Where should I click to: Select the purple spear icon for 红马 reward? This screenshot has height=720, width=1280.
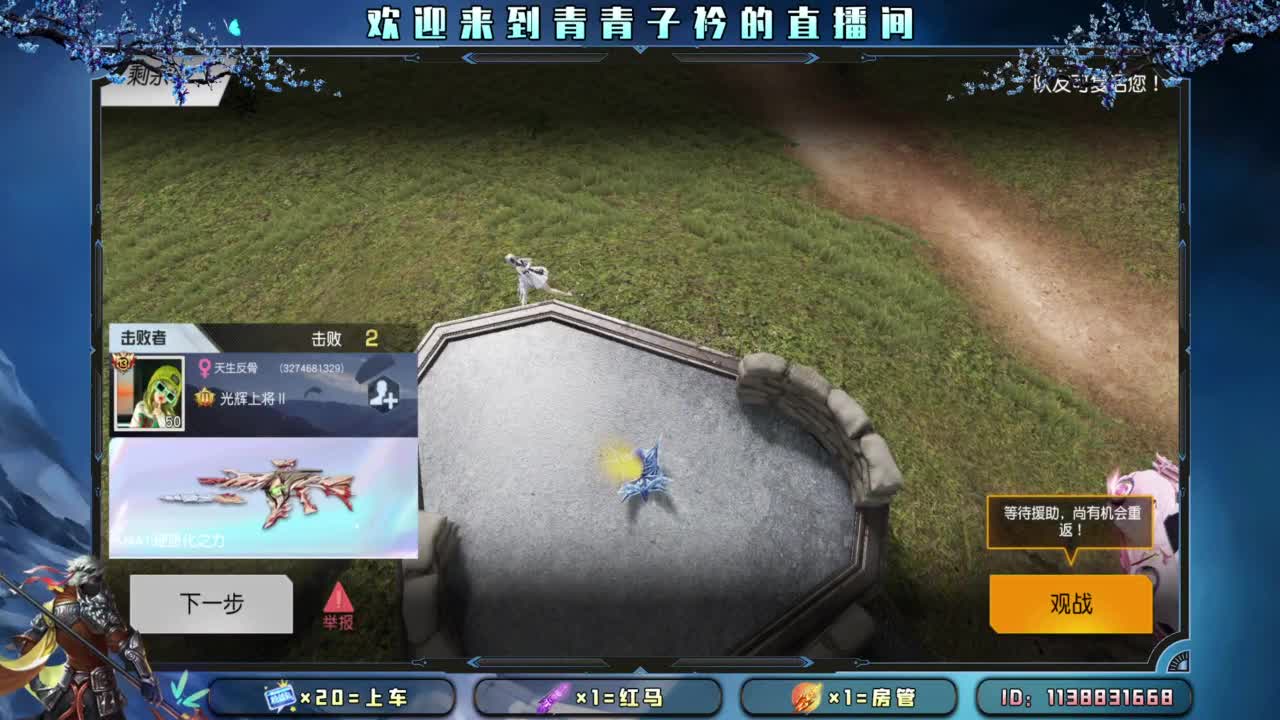tap(554, 697)
